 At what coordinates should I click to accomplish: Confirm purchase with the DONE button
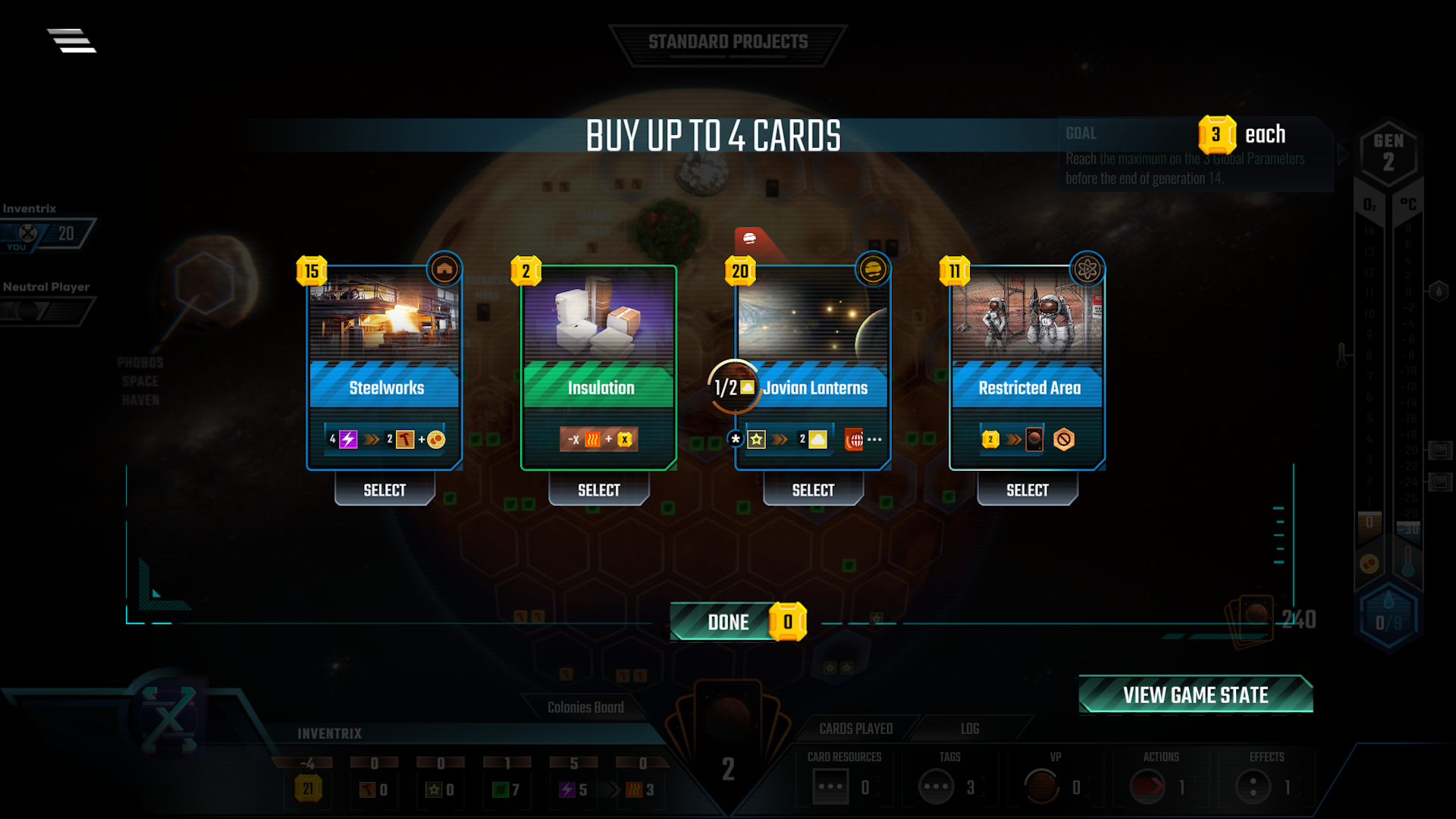pyautogui.click(x=728, y=622)
